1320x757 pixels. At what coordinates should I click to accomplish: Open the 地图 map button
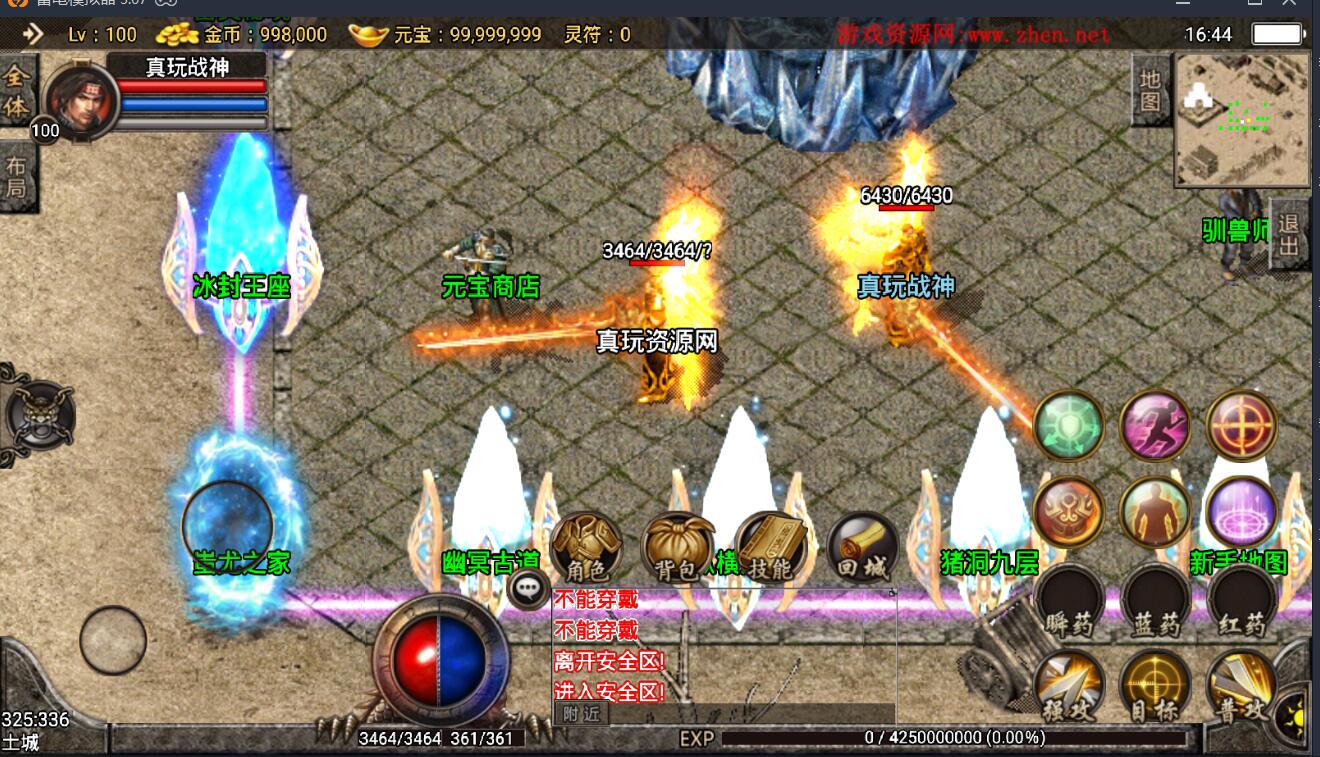(1150, 90)
